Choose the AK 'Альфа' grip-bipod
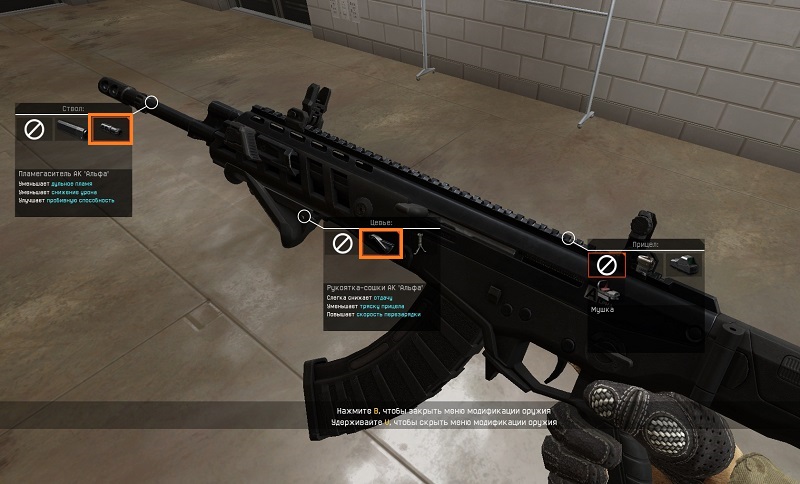800x484 pixels. click(381, 243)
